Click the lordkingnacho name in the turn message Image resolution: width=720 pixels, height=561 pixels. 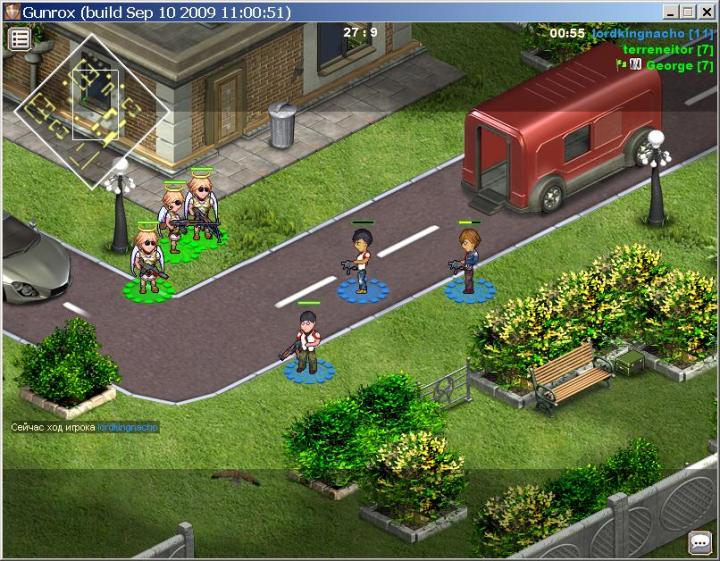(x=128, y=427)
